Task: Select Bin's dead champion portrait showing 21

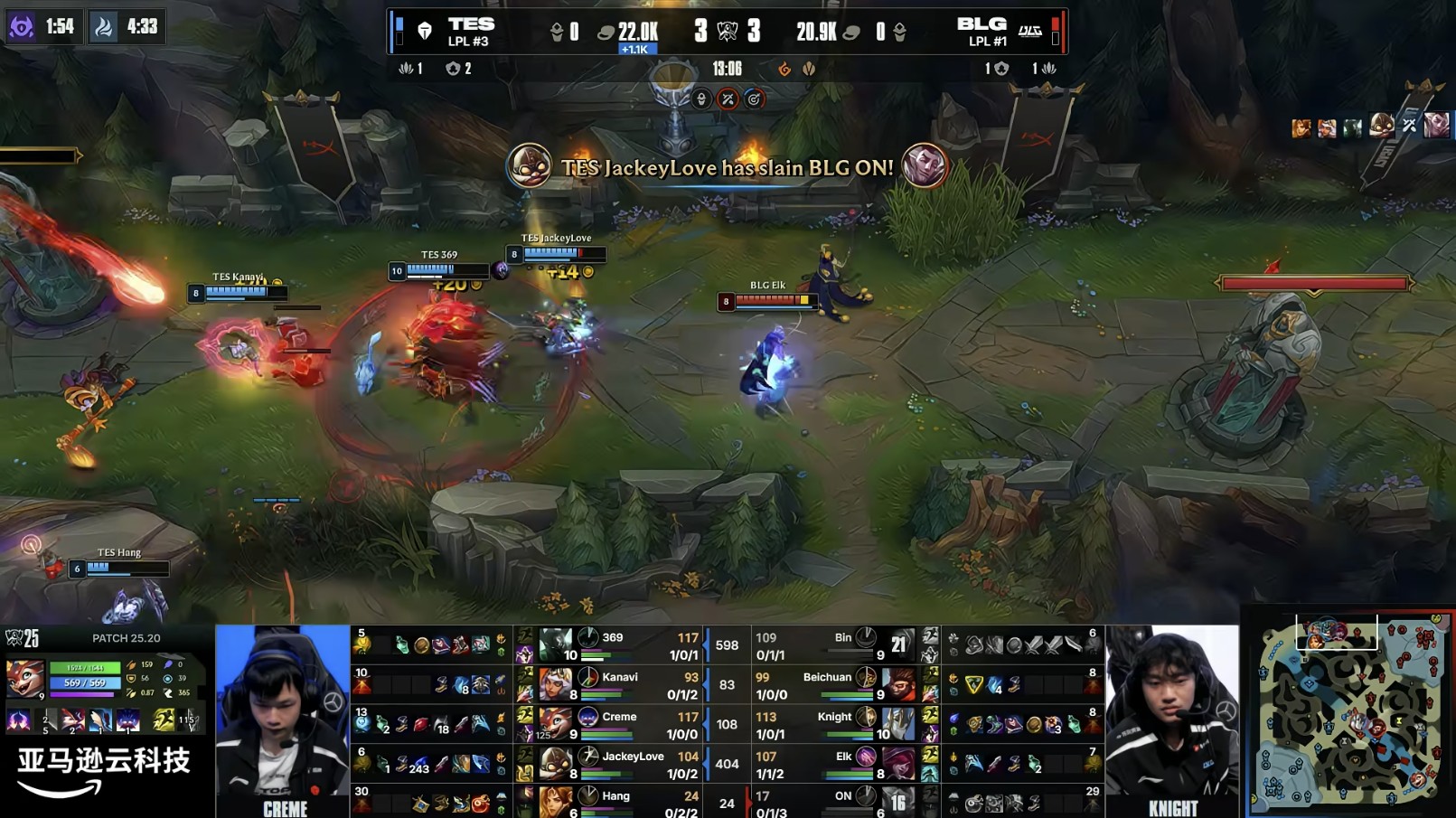Action: (x=898, y=645)
